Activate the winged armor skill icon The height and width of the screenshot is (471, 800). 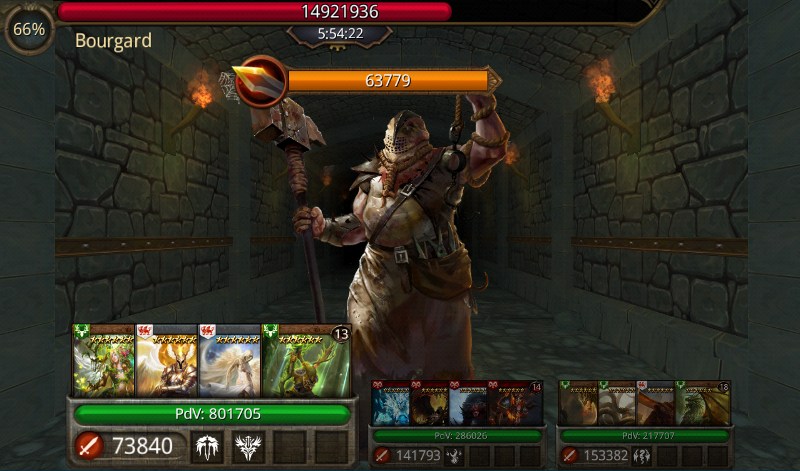click(x=209, y=446)
